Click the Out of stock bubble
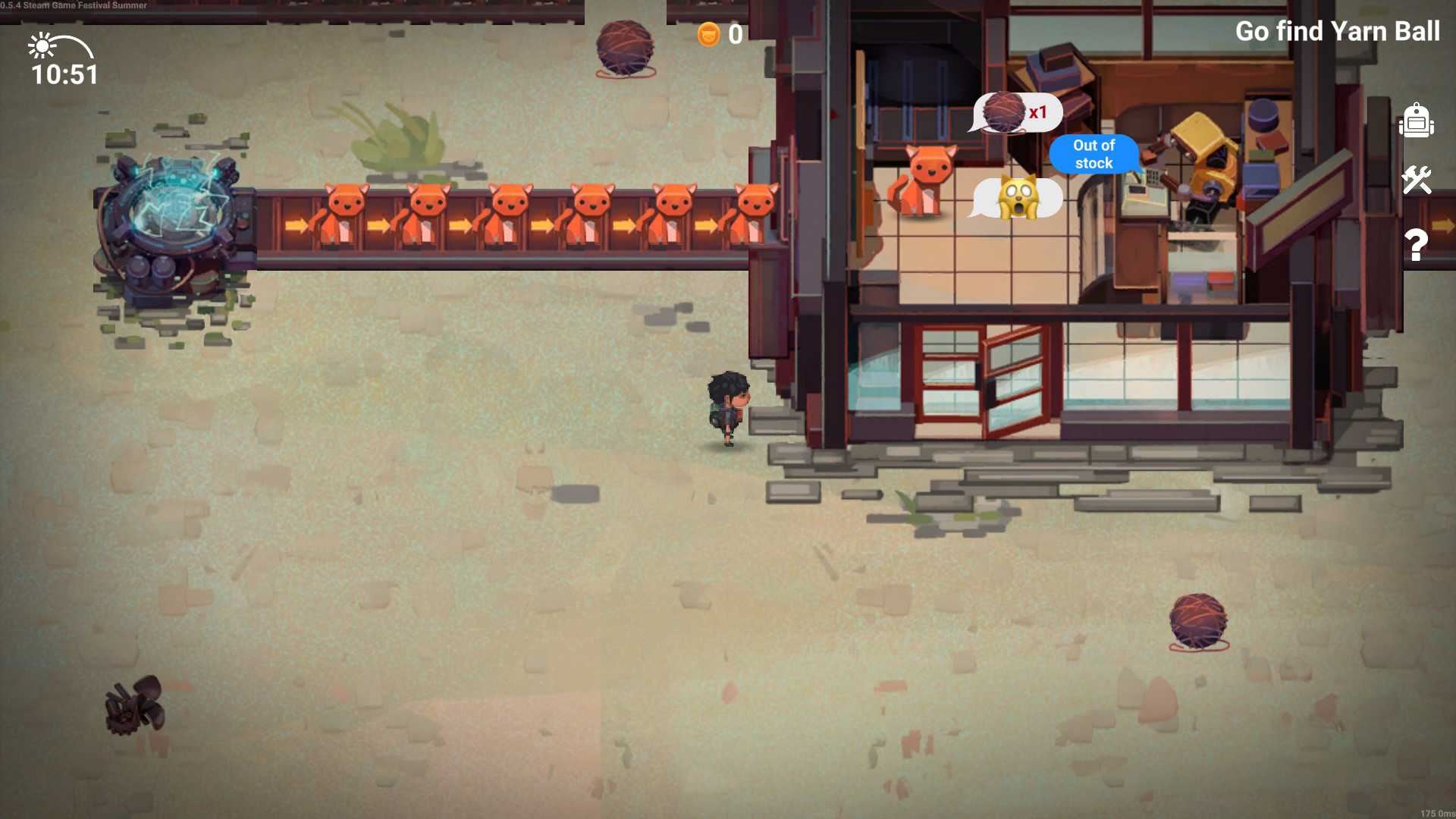 (1093, 154)
